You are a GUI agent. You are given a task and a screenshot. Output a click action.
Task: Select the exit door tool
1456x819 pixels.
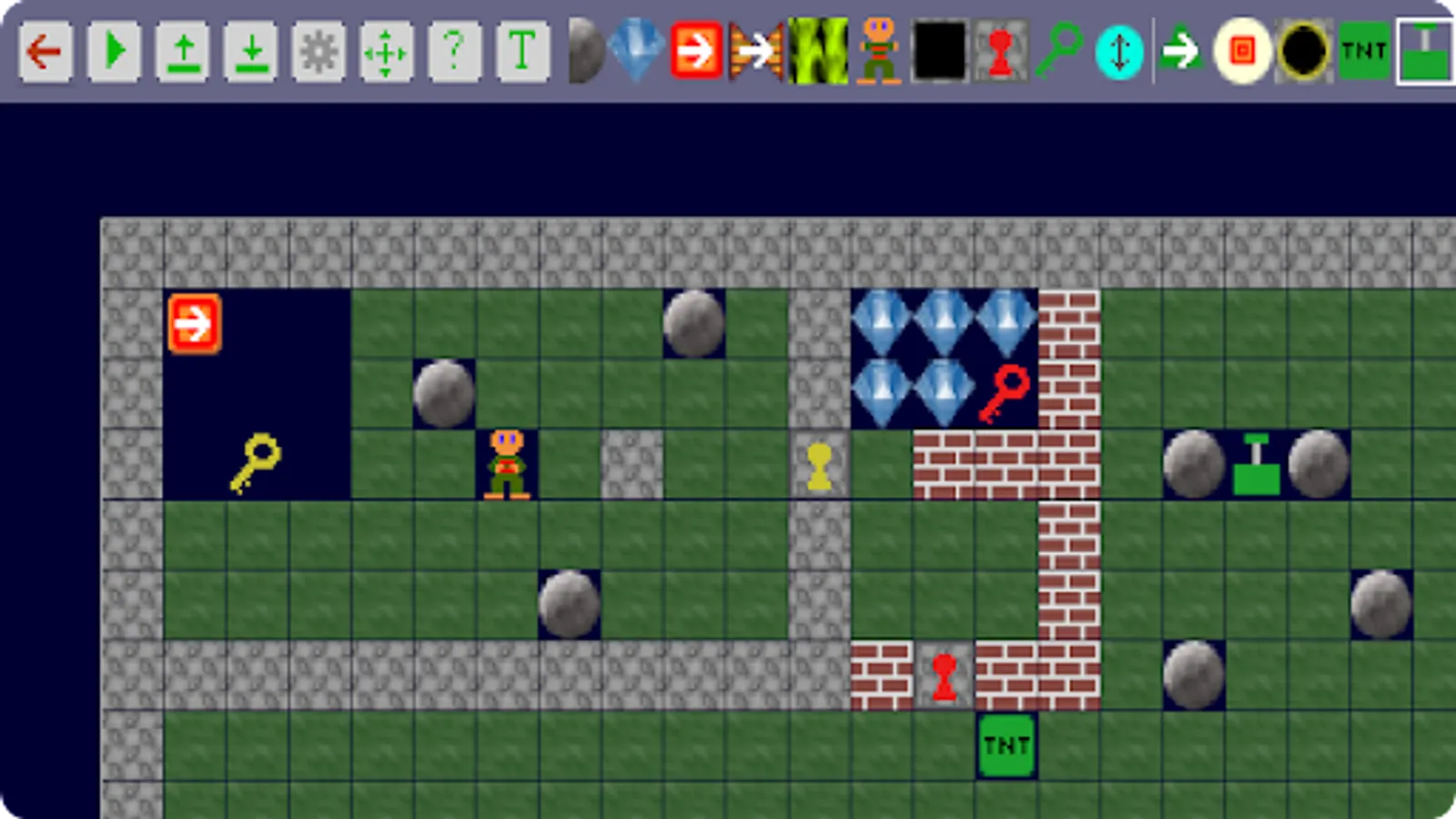click(x=698, y=52)
